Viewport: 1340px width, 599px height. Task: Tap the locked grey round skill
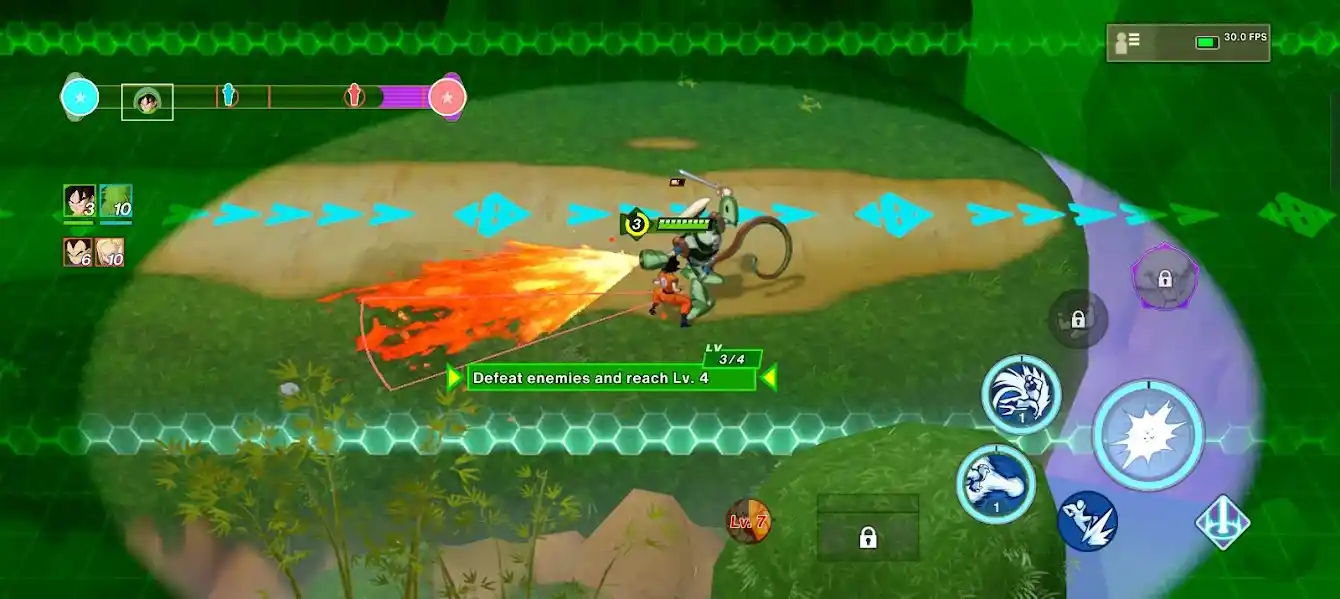(1078, 319)
